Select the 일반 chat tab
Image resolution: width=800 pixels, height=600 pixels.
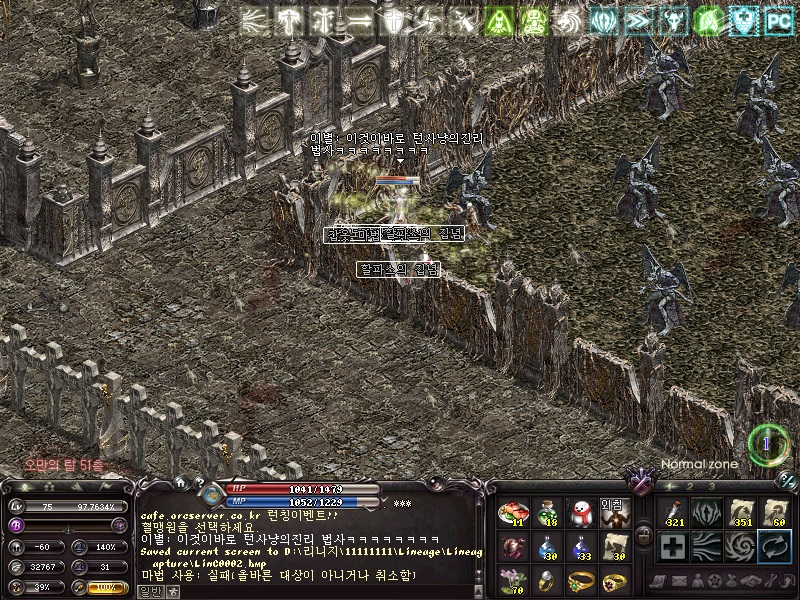(149, 591)
